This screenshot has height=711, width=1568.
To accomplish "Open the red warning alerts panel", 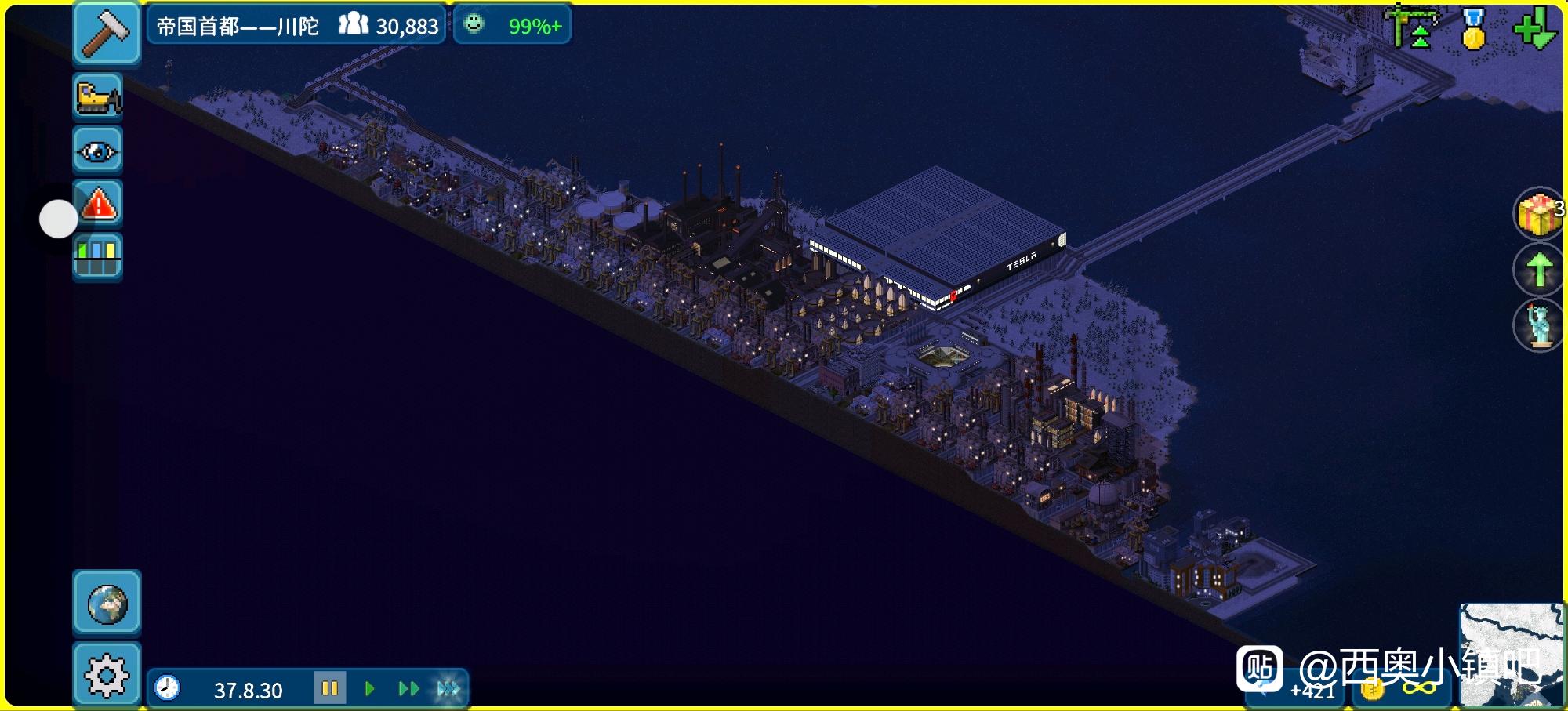I will [x=98, y=205].
